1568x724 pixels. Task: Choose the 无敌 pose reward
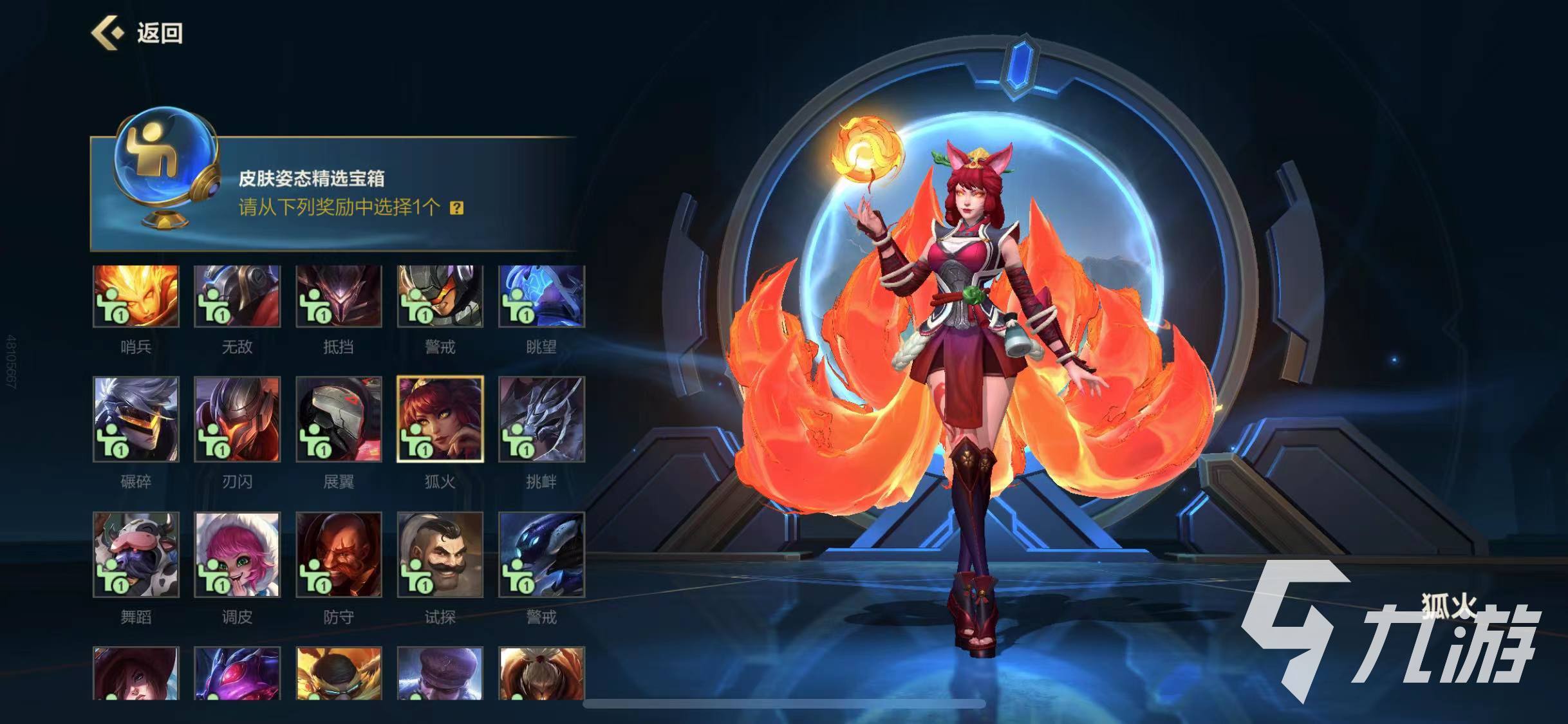(x=237, y=297)
